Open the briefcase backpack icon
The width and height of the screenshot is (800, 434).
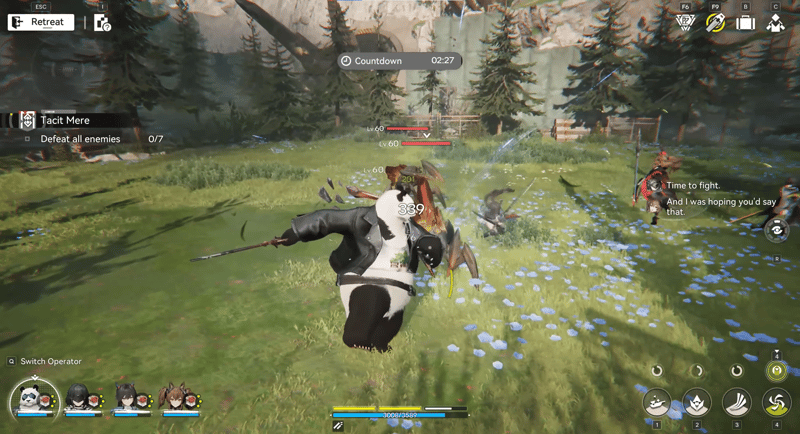tap(745, 22)
